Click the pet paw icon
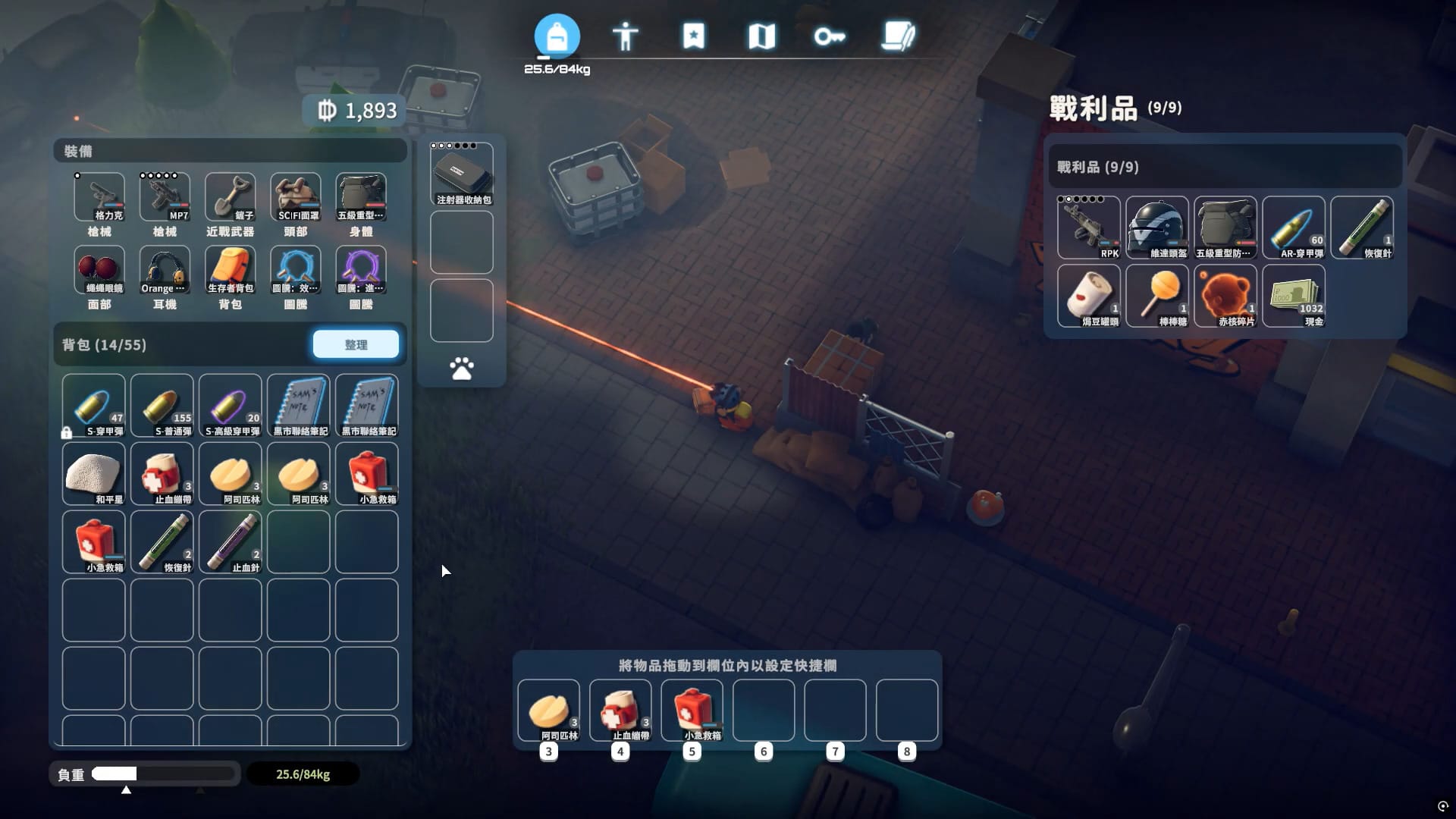This screenshot has height=819, width=1456. (x=462, y=369)
